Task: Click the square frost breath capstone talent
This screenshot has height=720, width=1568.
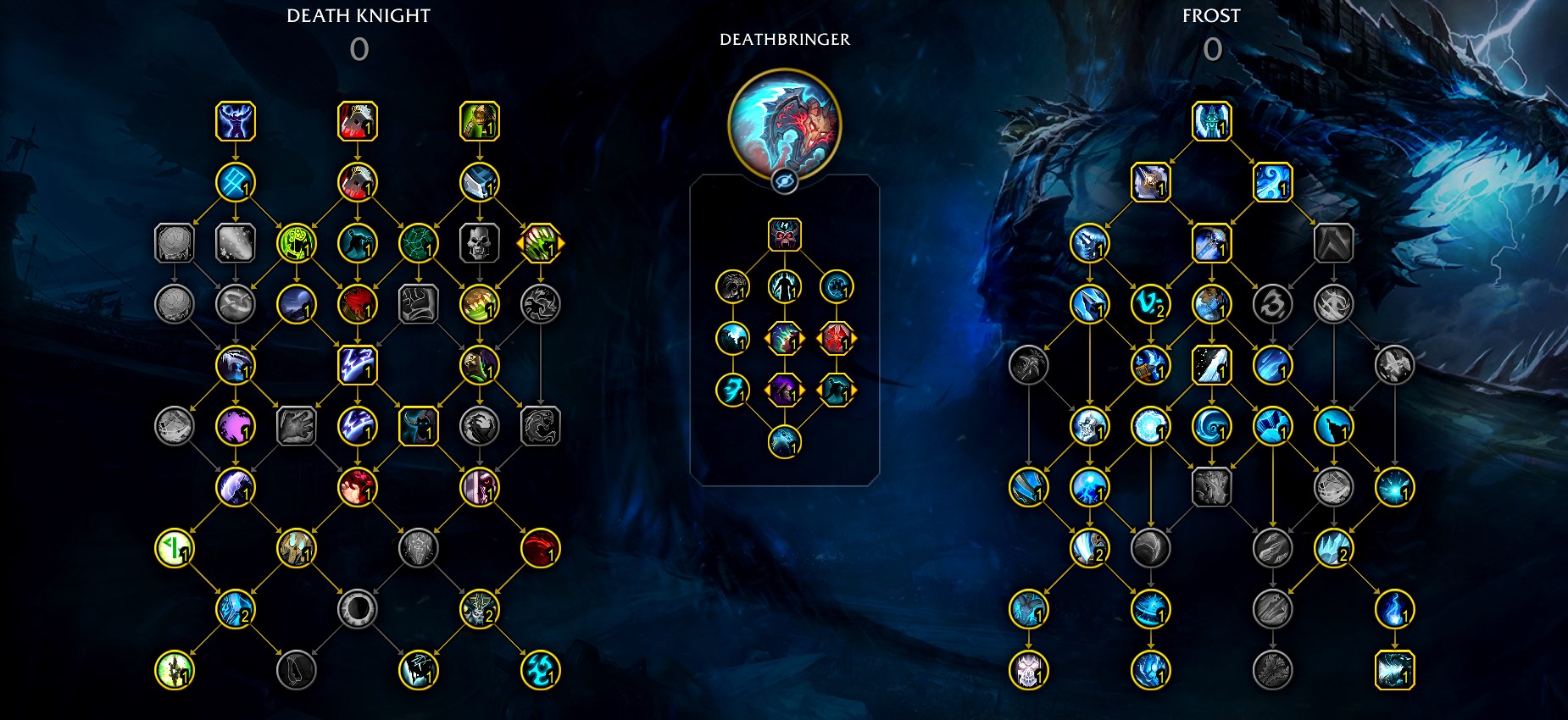Action: point(1394,670)
